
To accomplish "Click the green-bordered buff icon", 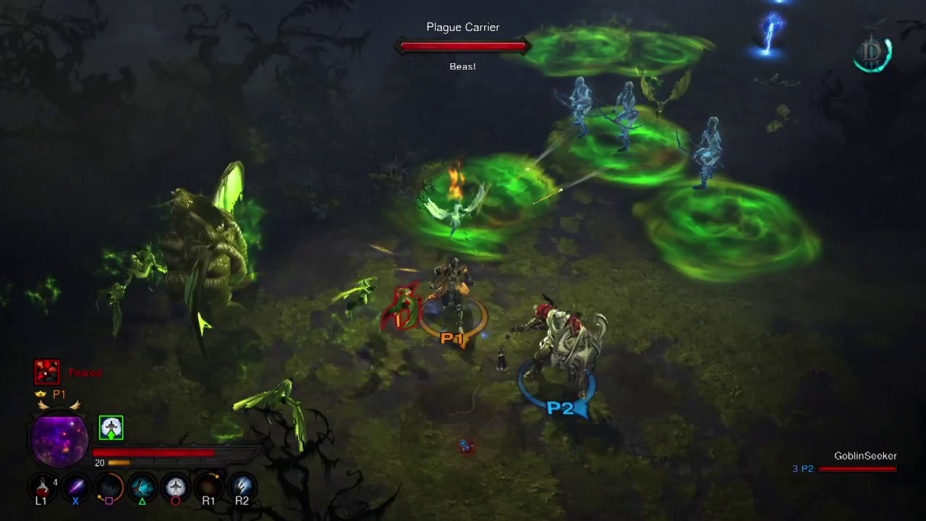I will 111,428.
